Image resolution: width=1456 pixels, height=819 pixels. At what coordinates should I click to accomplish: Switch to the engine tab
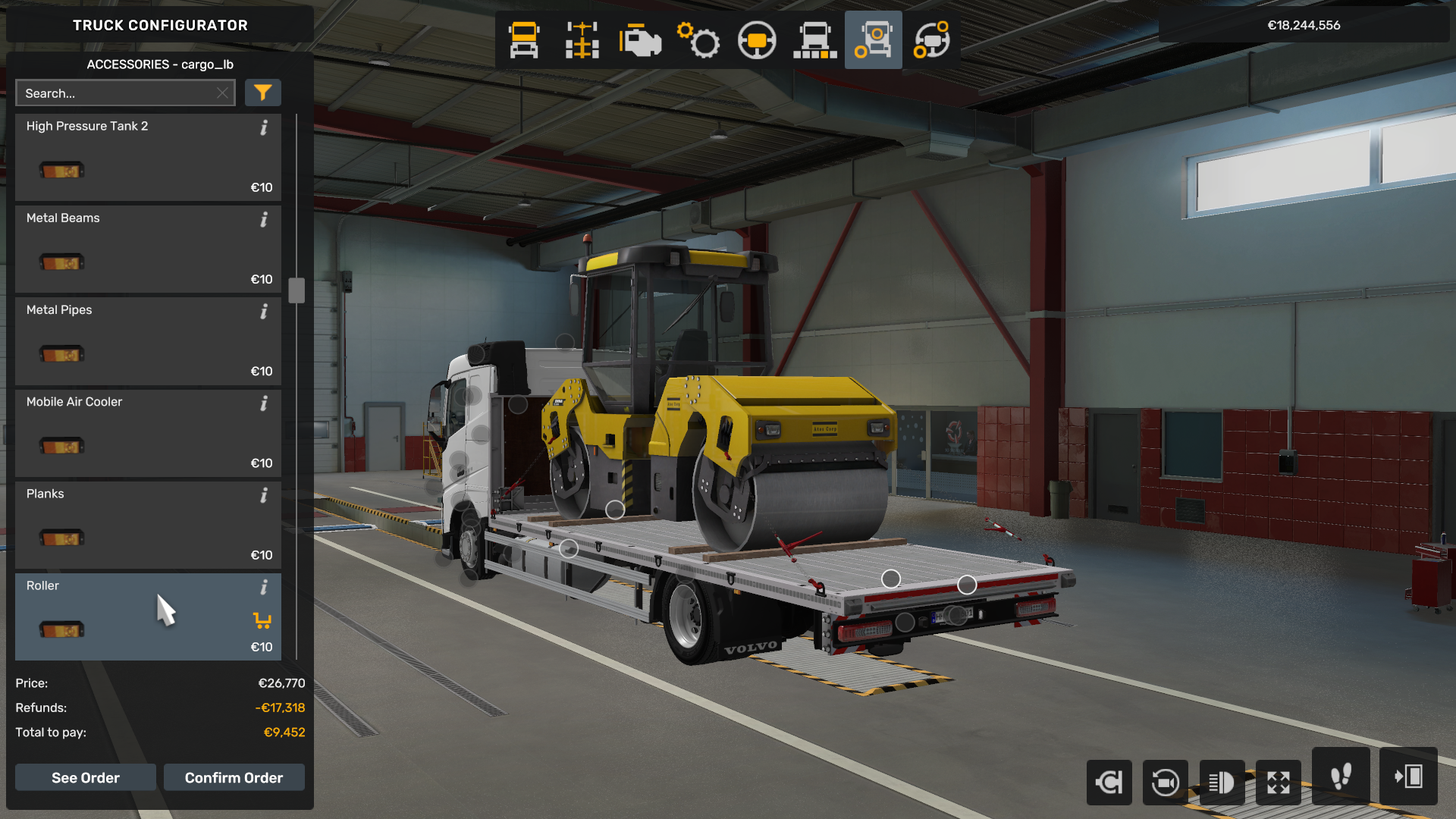pos(640,40)
